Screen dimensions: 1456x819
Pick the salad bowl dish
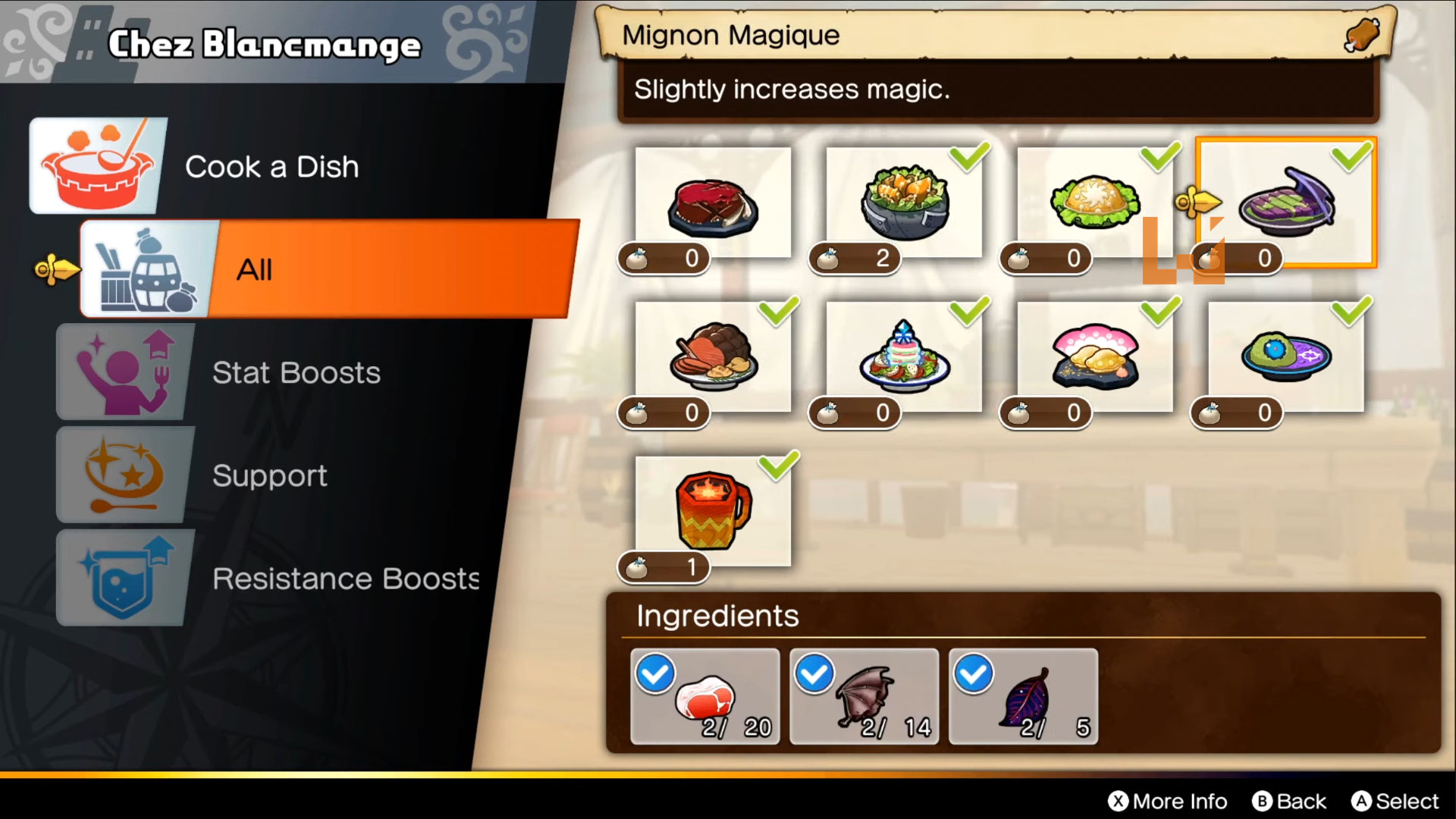(904, 205)
